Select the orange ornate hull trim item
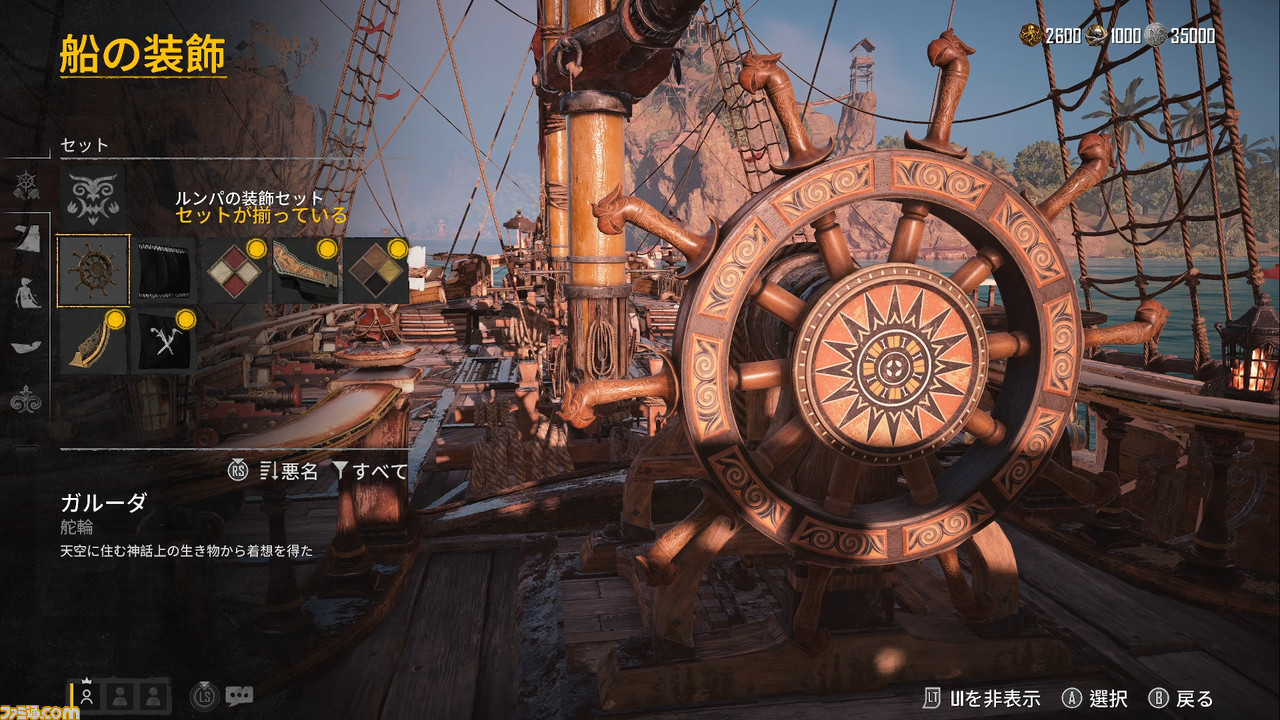Viewport: 1280px width, 720px height. pyautogui.click(x=305, y=270)
